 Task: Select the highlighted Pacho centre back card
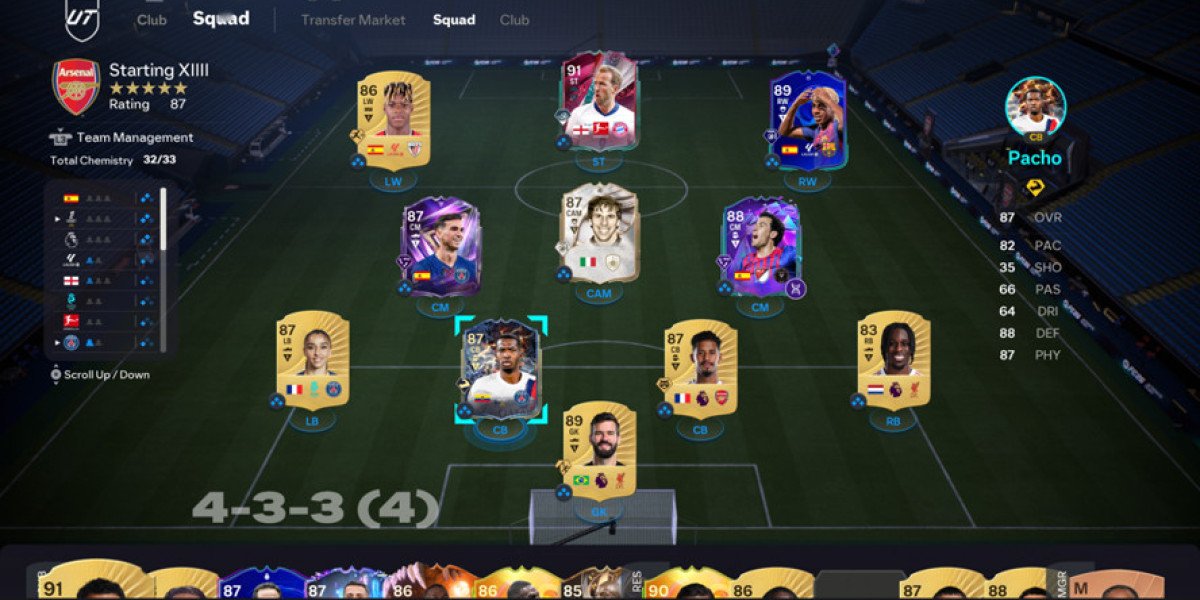tap(501, 368)
